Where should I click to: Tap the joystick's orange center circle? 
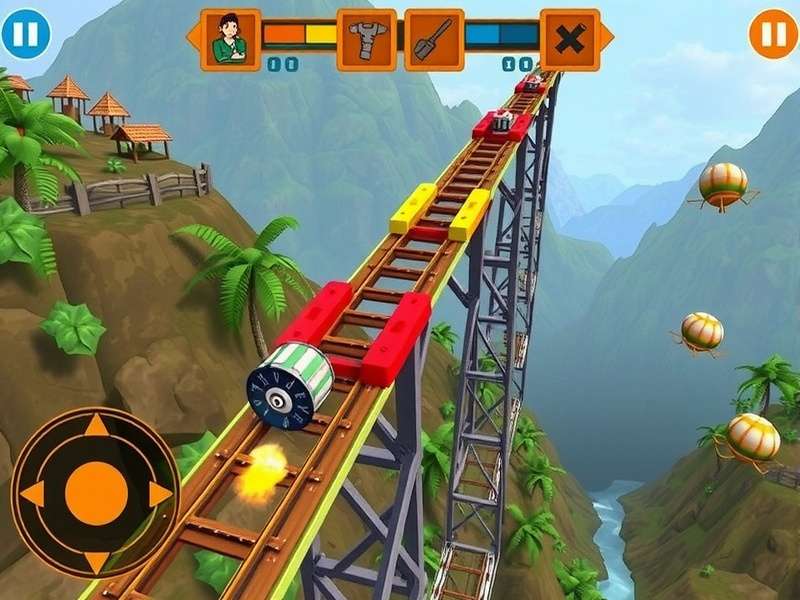tap(96, 493)
